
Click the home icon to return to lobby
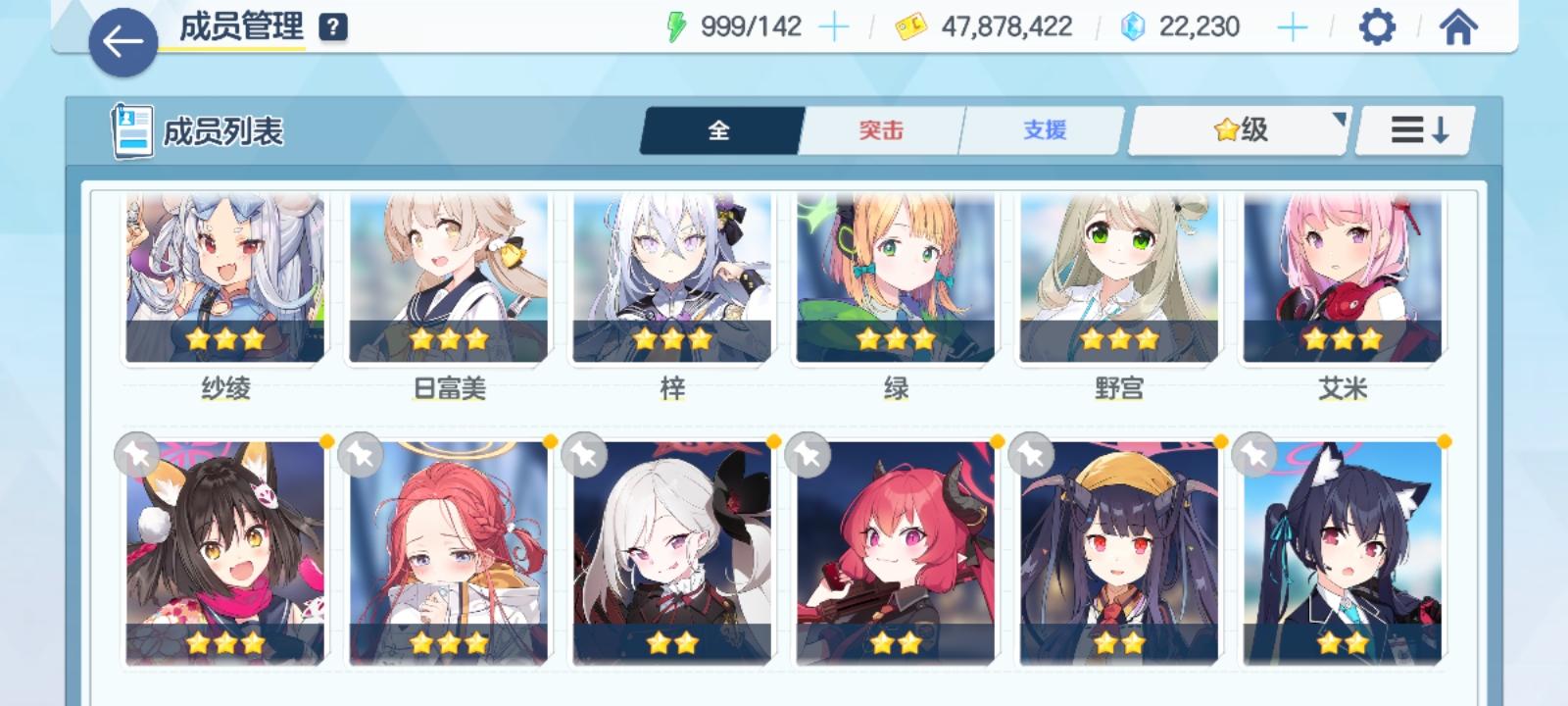[1458, 26]
